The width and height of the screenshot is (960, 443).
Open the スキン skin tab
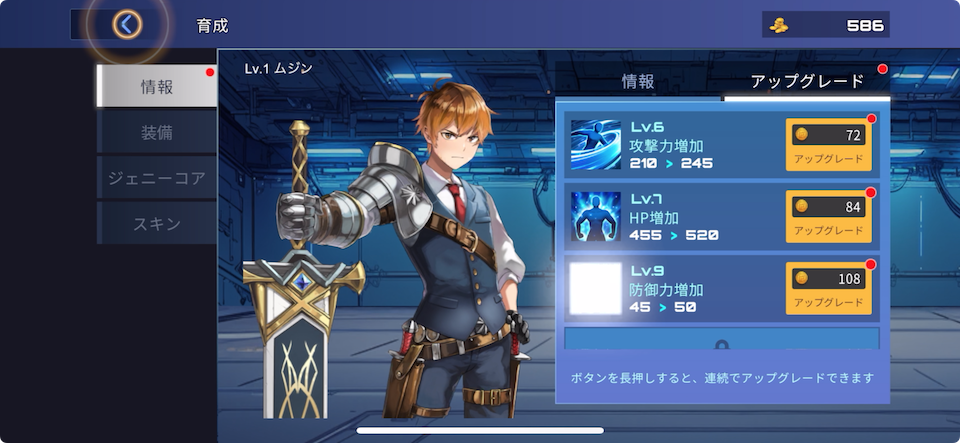pos(156,223)
